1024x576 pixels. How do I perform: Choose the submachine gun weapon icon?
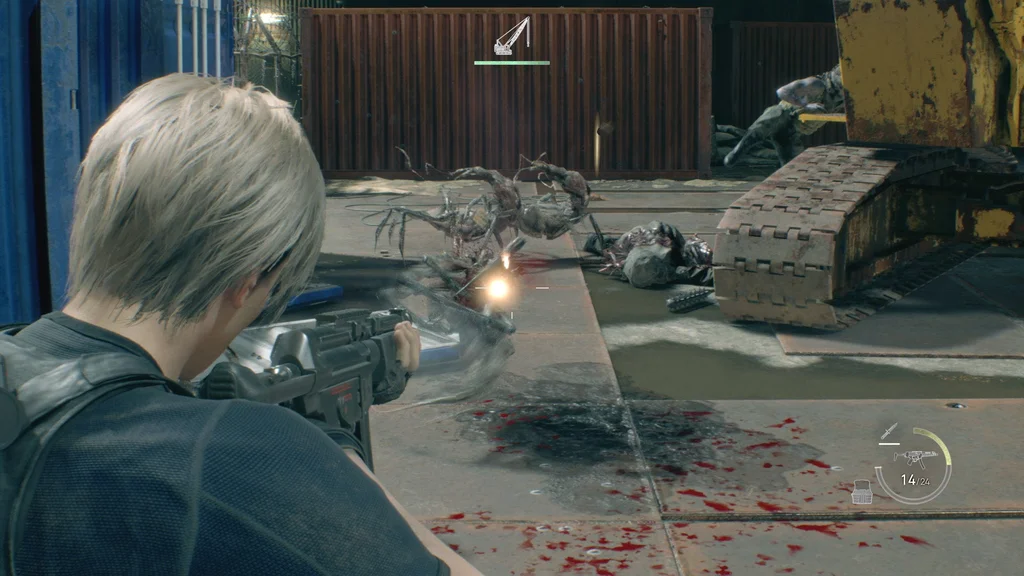click(x=914, y=458)
